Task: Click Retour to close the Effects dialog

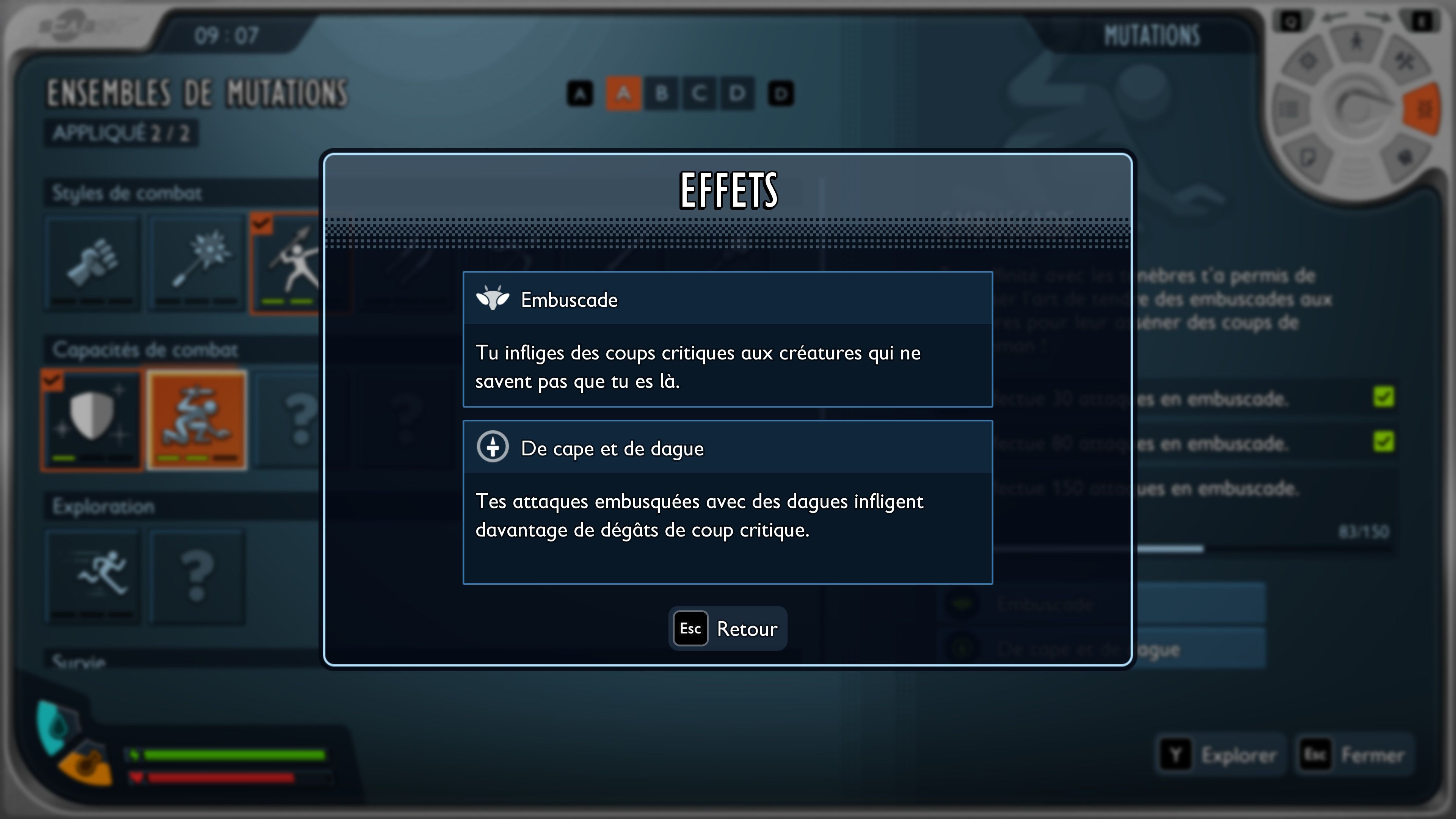Action: (728, 628)
